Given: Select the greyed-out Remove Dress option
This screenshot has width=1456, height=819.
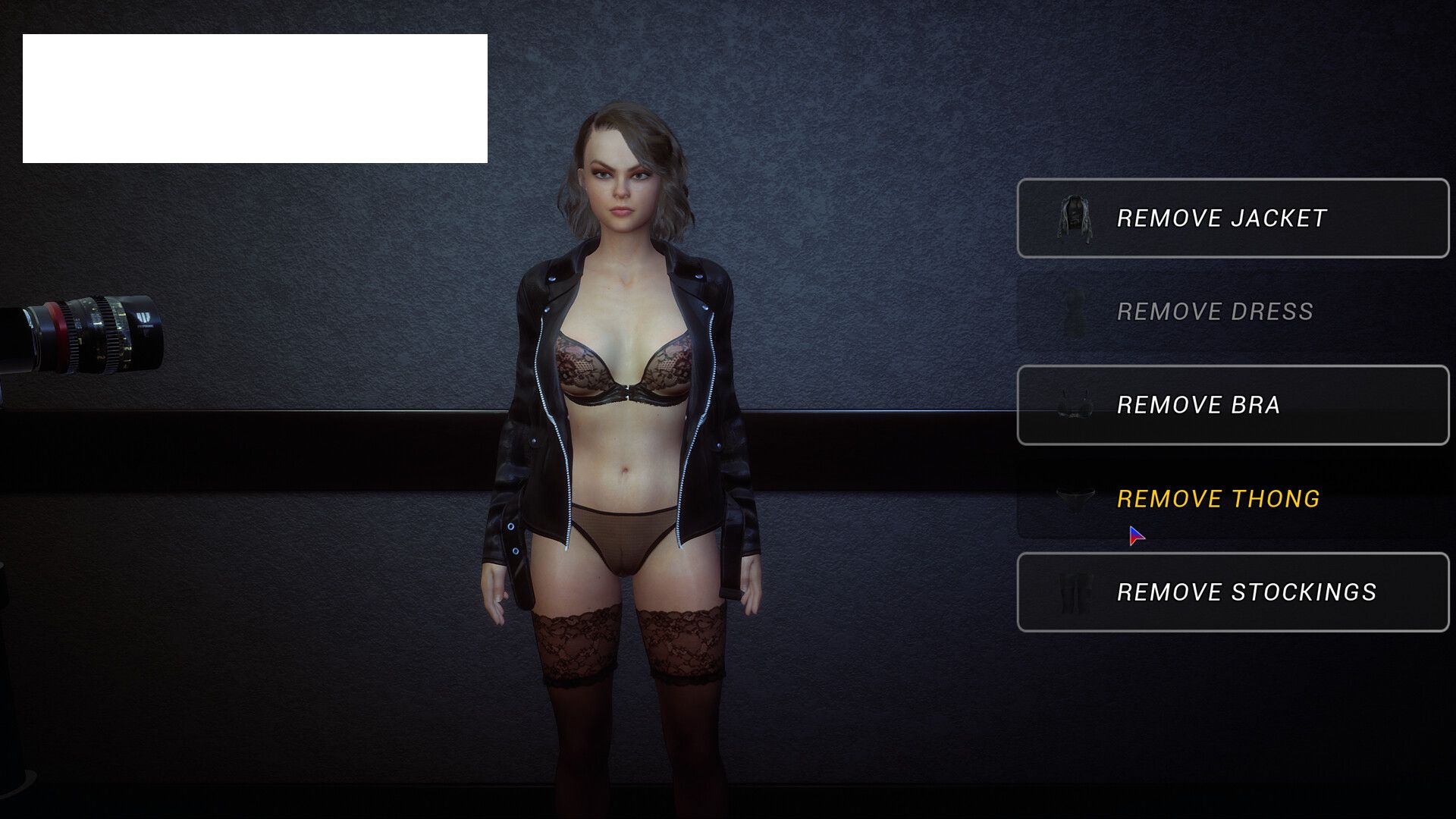Looking at the screenshot, I should (x=1232, y=312).
